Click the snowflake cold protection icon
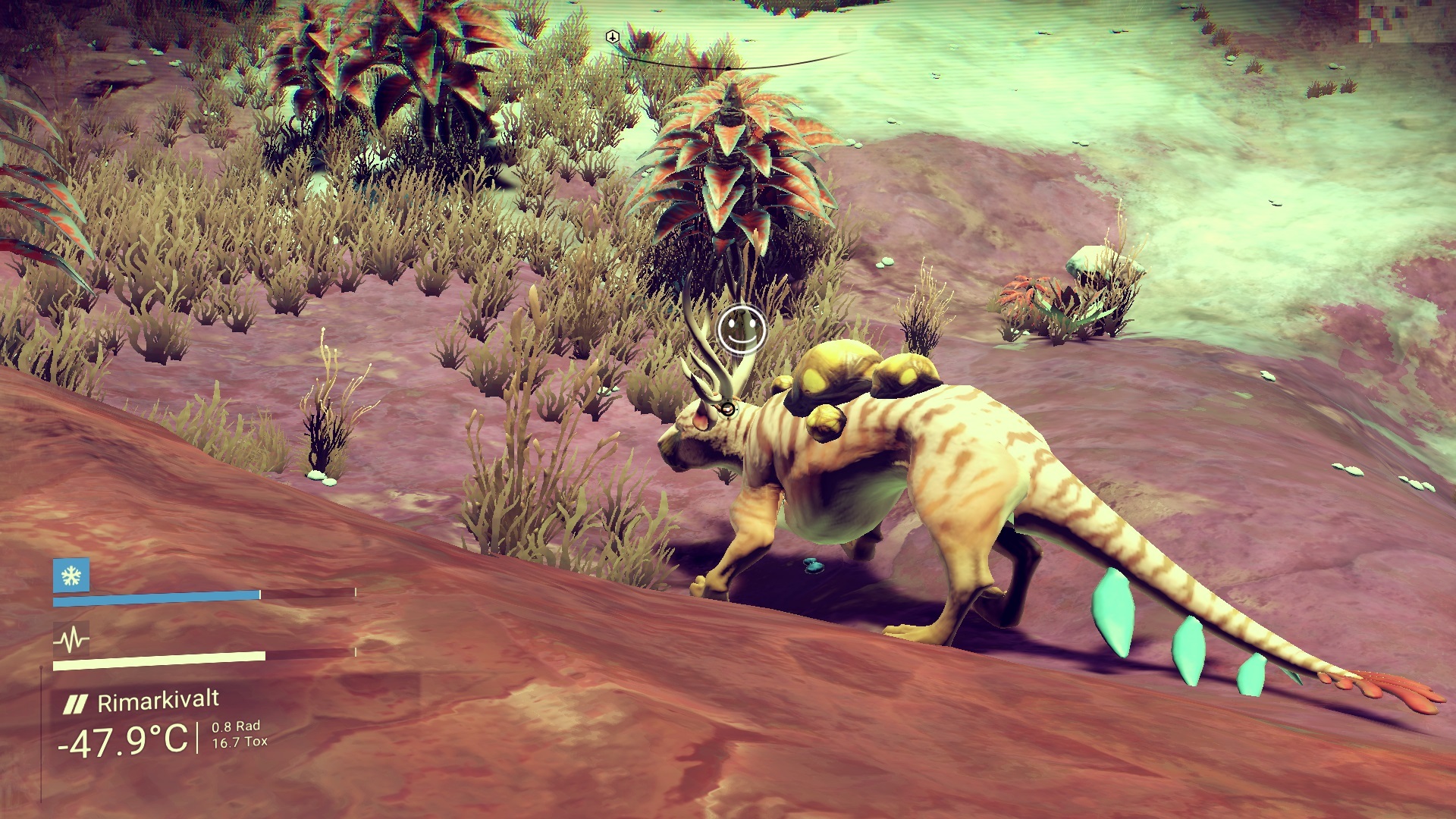This screenshot has height=819, width=1456. [x=71, y=576]
